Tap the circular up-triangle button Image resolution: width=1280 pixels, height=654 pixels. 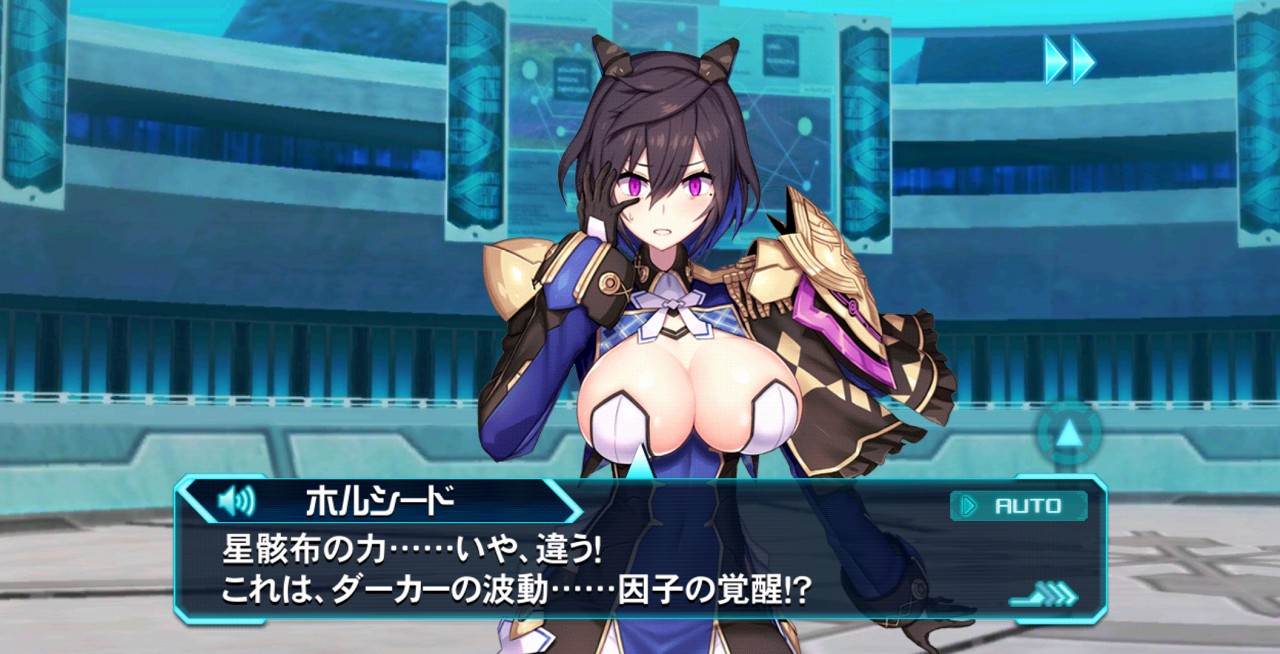click(x=1069, y=434)
